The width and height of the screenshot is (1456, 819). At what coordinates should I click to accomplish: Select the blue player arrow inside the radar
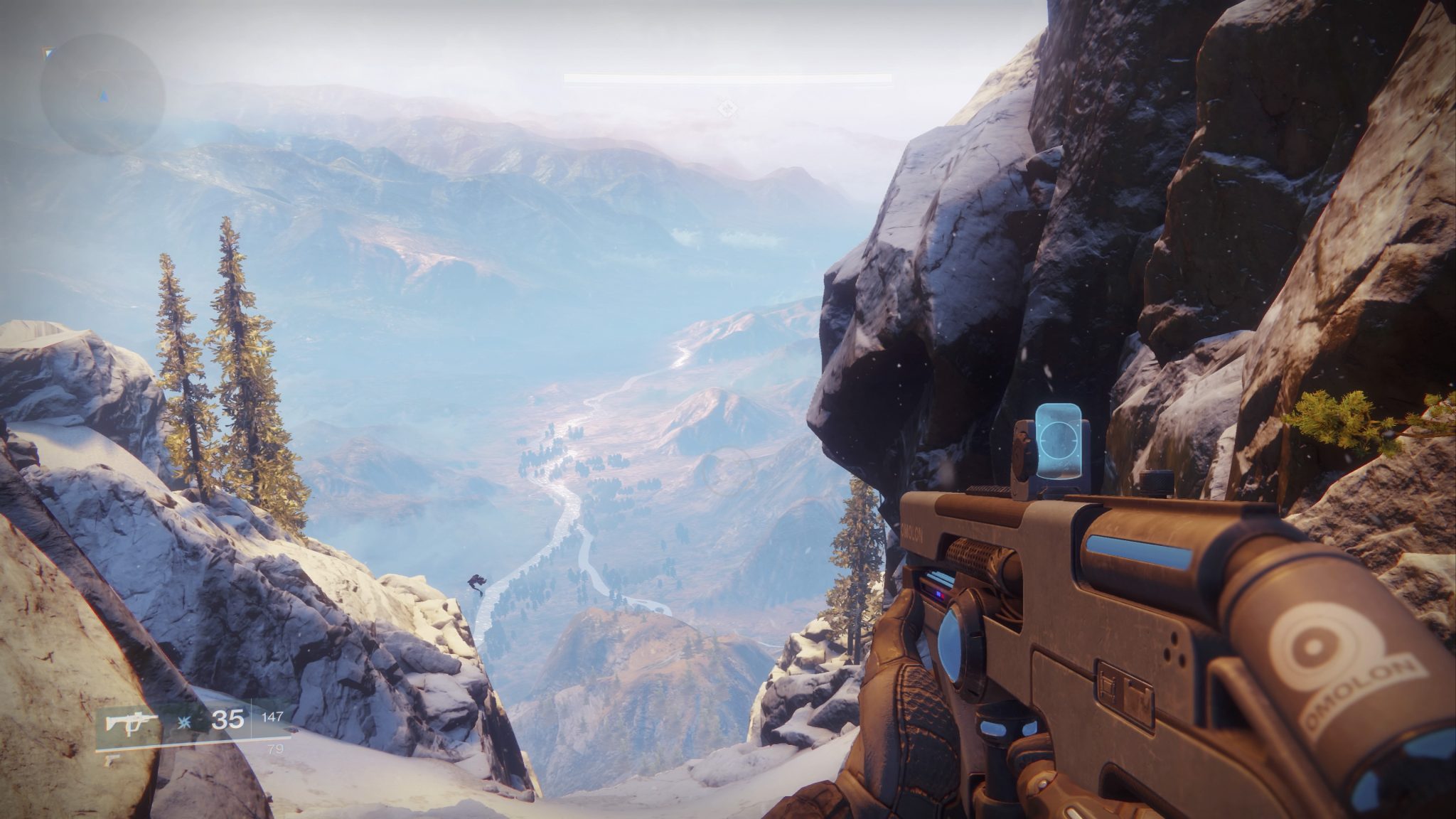click(x=104, y=96)
